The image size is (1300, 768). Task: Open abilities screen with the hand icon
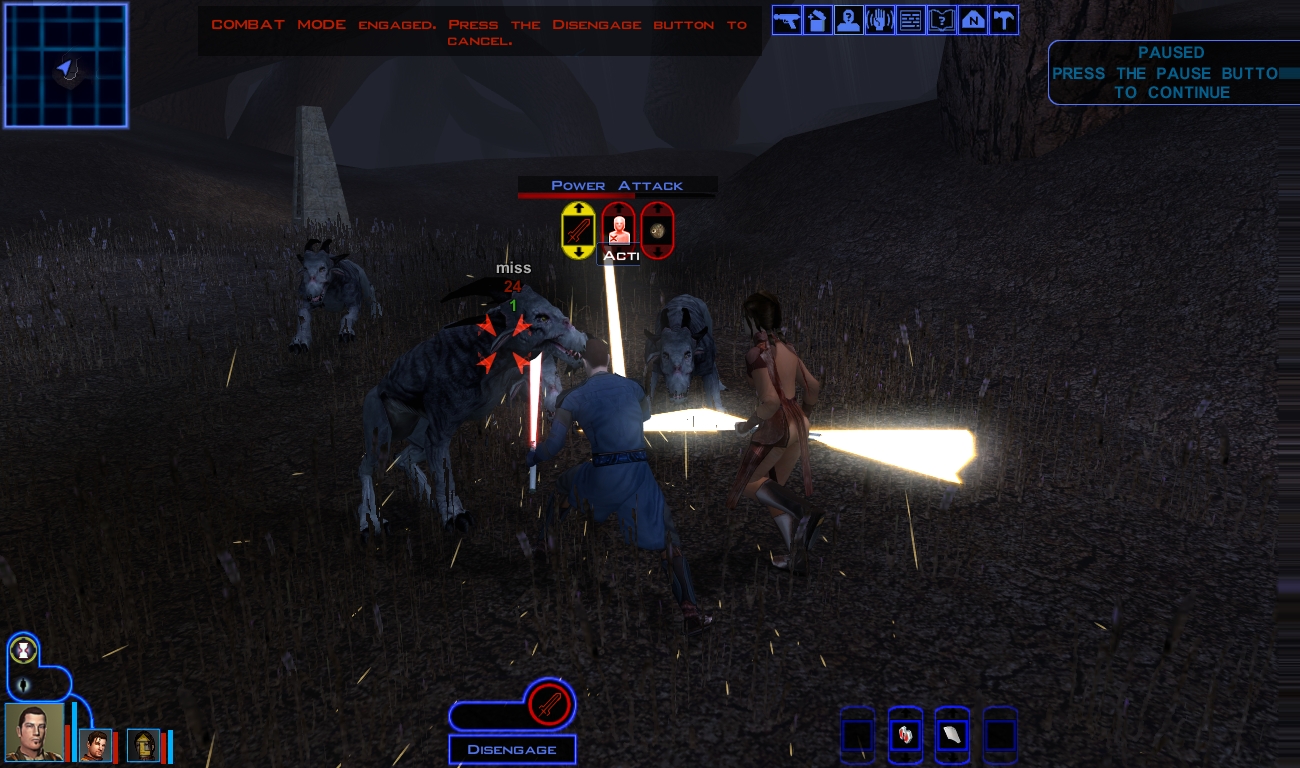(x=880, y=20)
